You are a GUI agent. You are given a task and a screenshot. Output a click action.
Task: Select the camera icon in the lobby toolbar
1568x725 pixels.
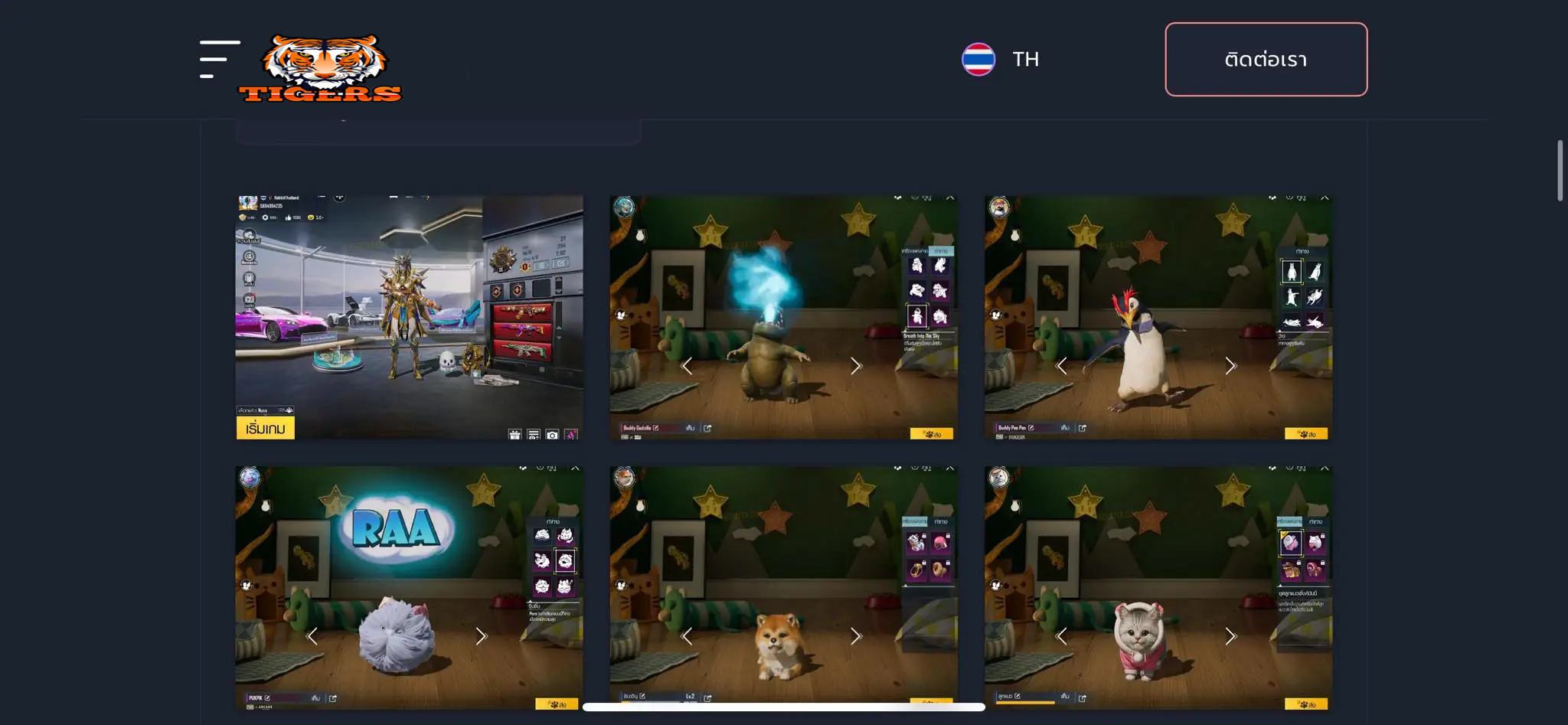[x=552, y=435]
